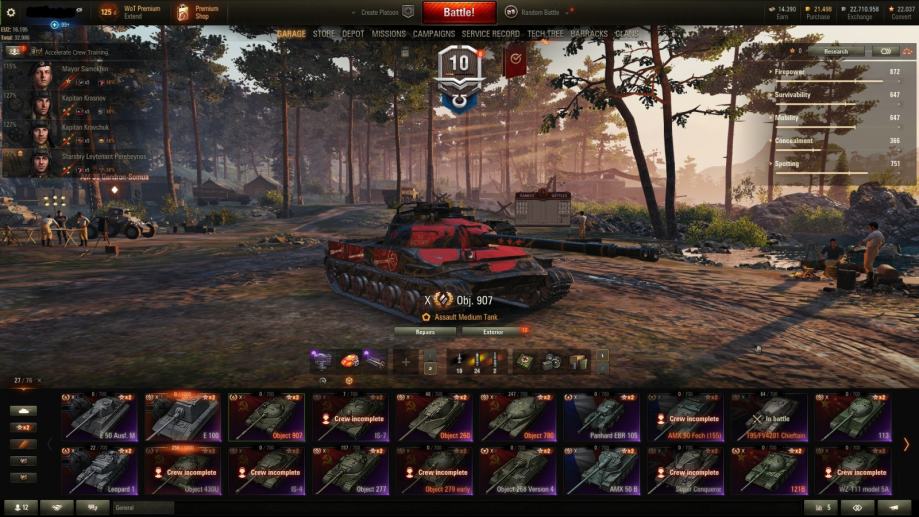Click the Research button
919x517 pixels.
(x=836, y=51)
